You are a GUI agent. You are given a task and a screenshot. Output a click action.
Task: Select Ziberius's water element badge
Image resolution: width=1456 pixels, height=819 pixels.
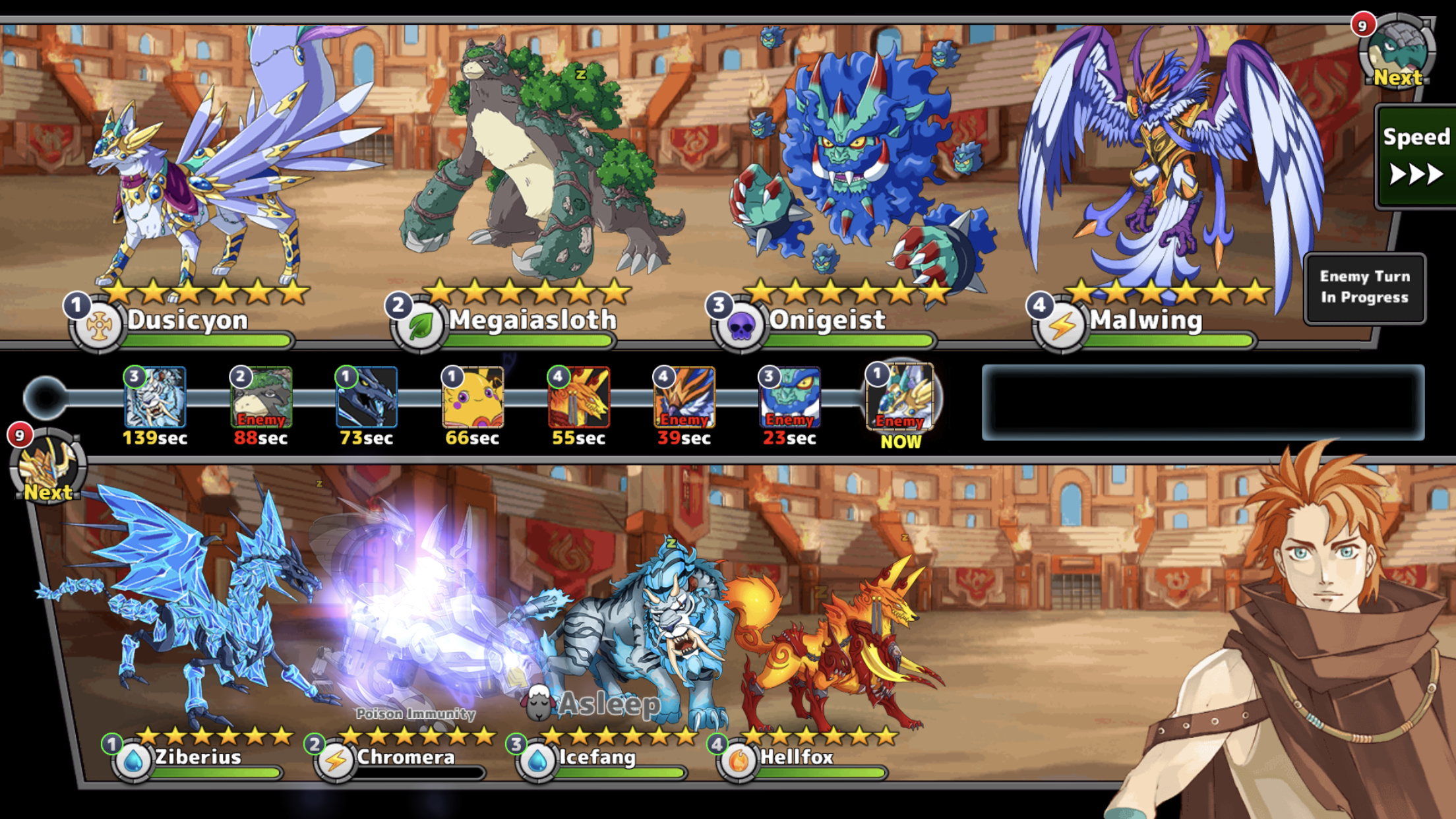point(133,761)
